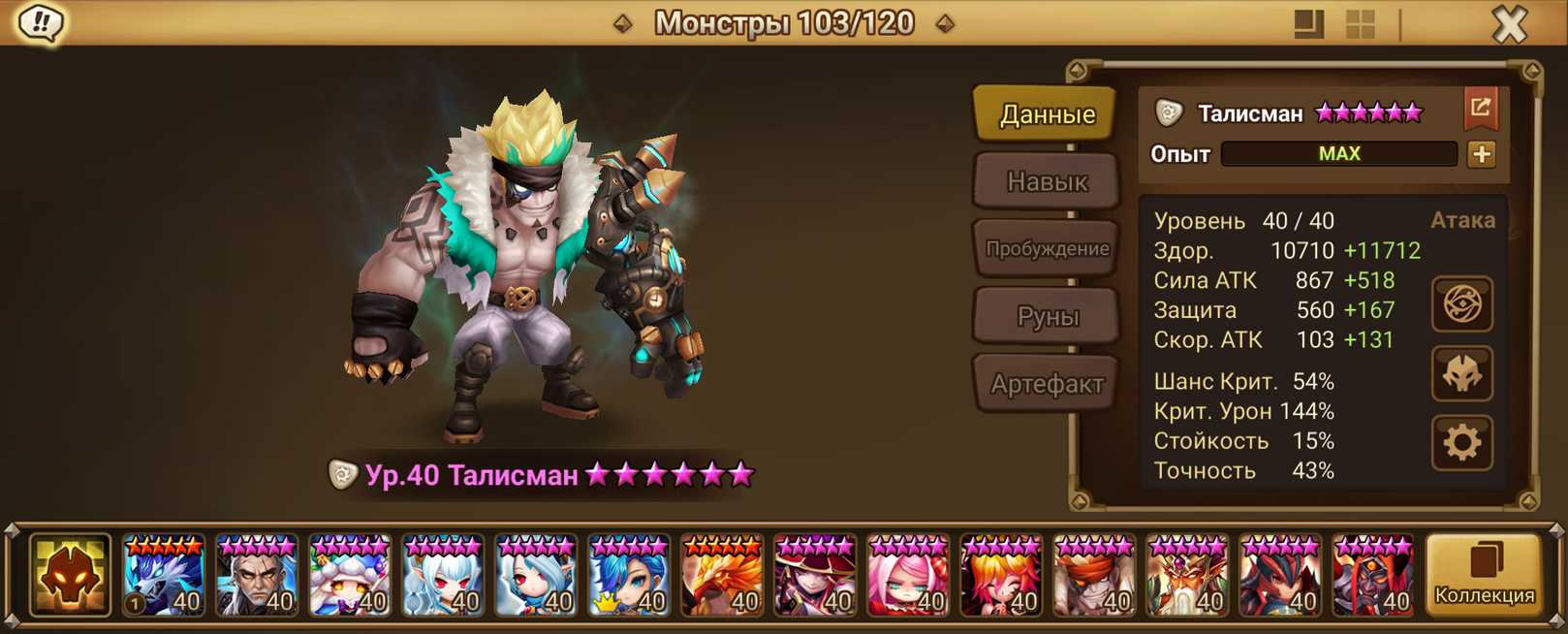Switch to the four-square grid view
Image resolution: width=1568 pixels, height=634 pixels.
click(x=1361, y=24)
